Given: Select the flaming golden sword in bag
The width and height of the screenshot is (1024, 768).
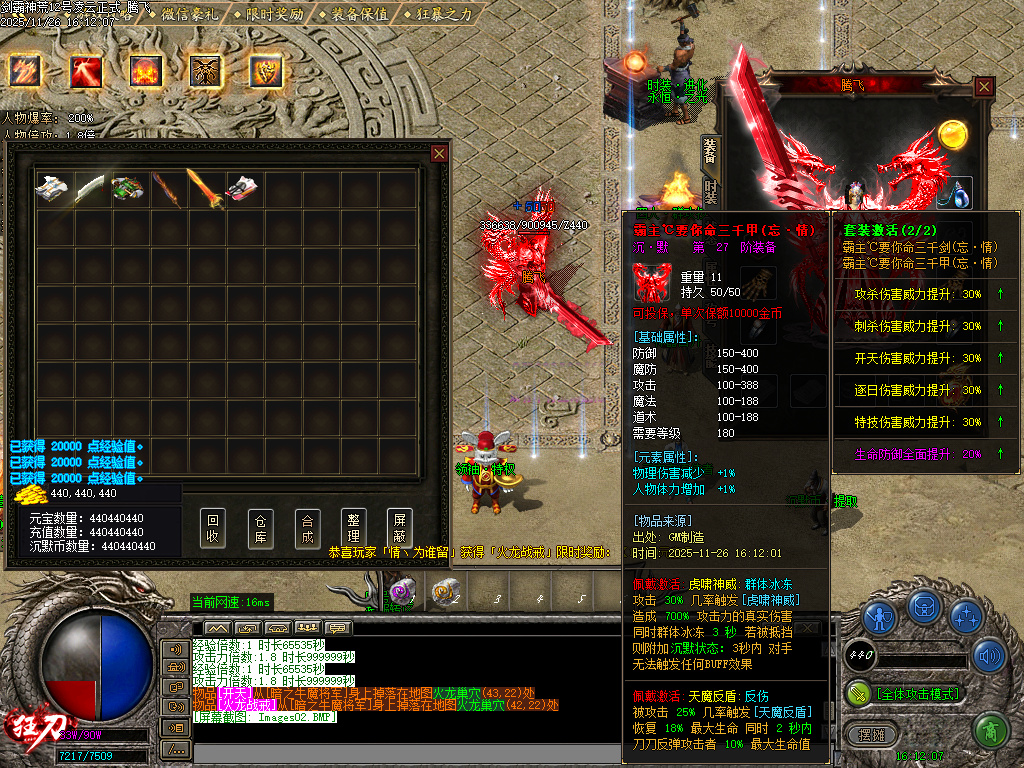Looking at the screenshot, I should (205, 189).
